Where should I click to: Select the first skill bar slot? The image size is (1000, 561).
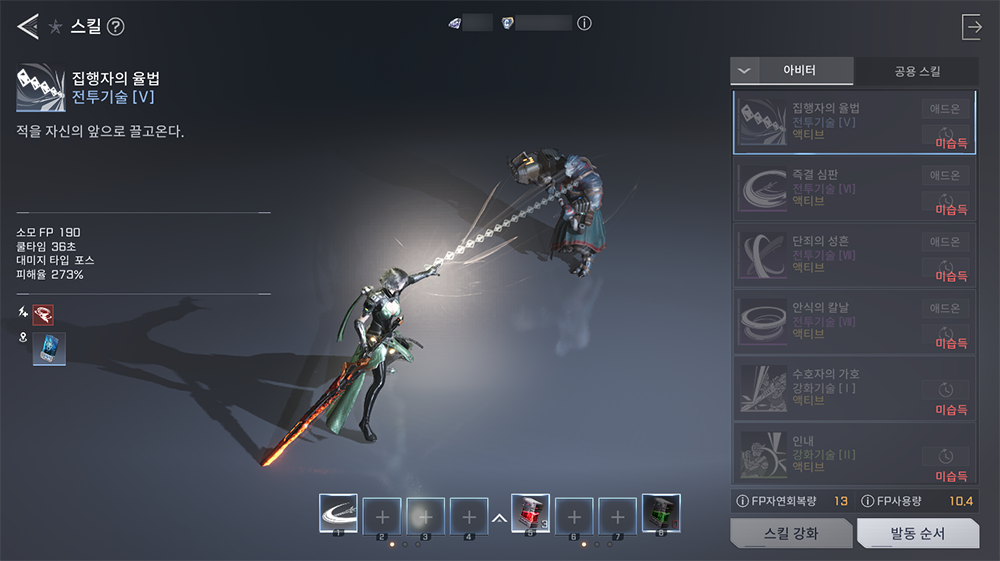(x=338, y=514)
